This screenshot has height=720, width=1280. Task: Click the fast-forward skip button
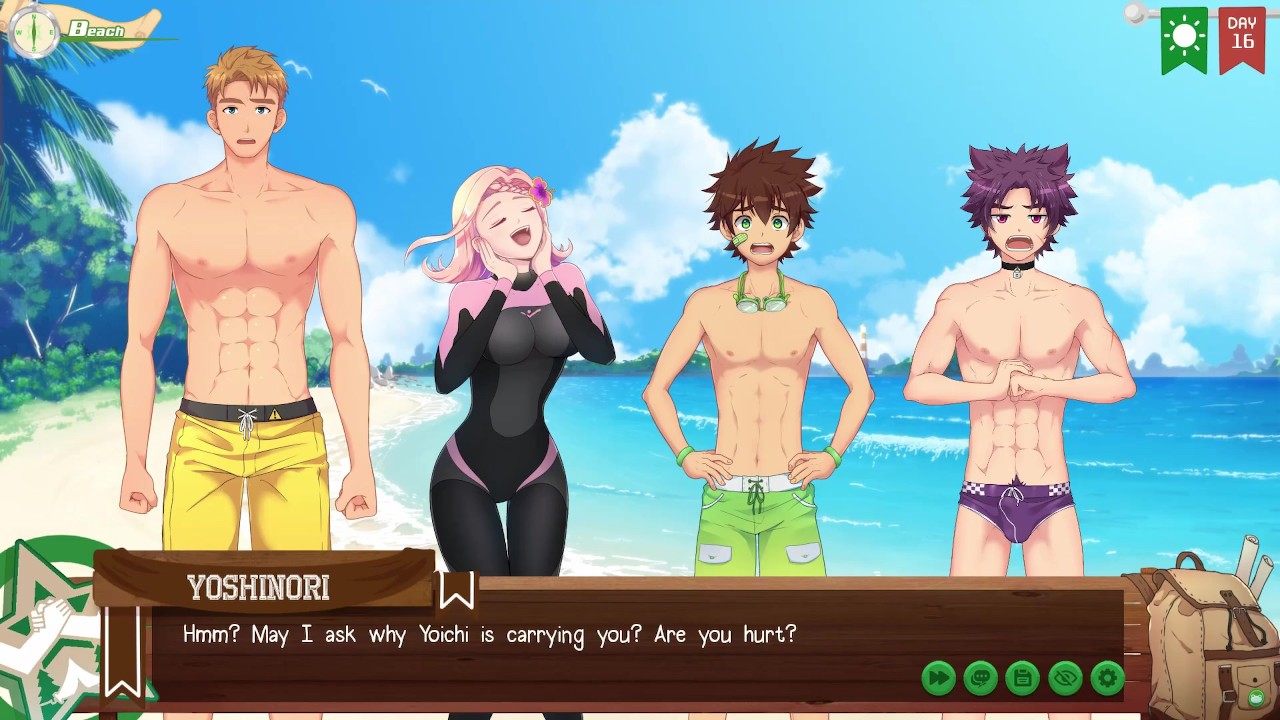click(938, 678)
